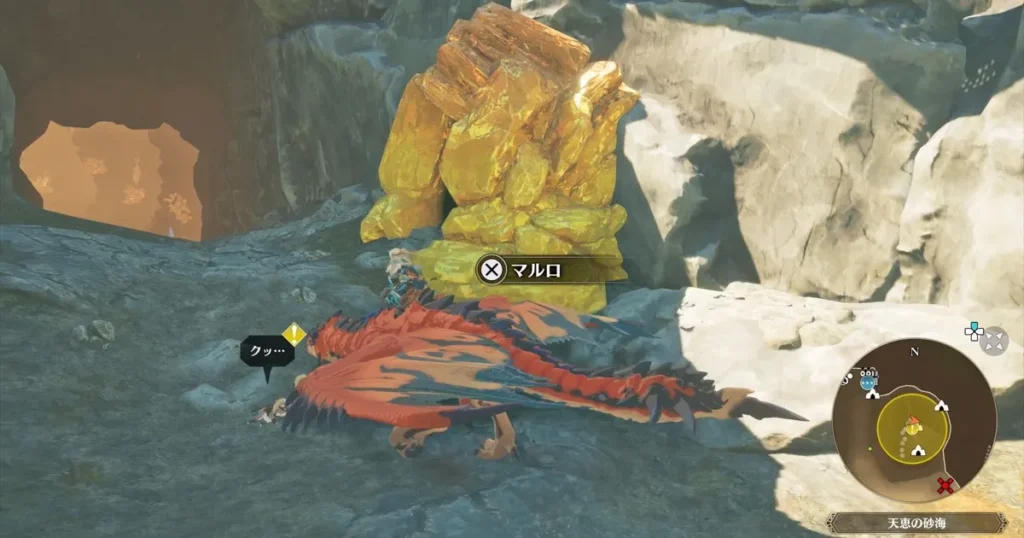Activate the grey four-arrow camera icon
This screenshot has height=538, width=1024.
pos(993,340)
